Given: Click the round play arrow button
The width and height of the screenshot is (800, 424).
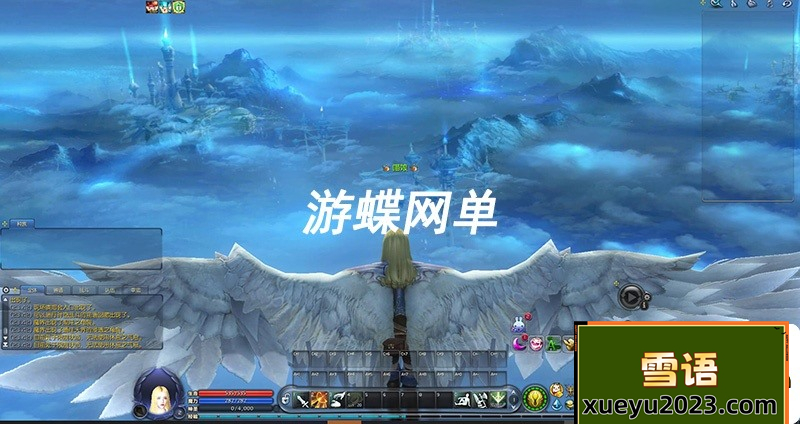Looking at the screenshot, I should 630,295.
